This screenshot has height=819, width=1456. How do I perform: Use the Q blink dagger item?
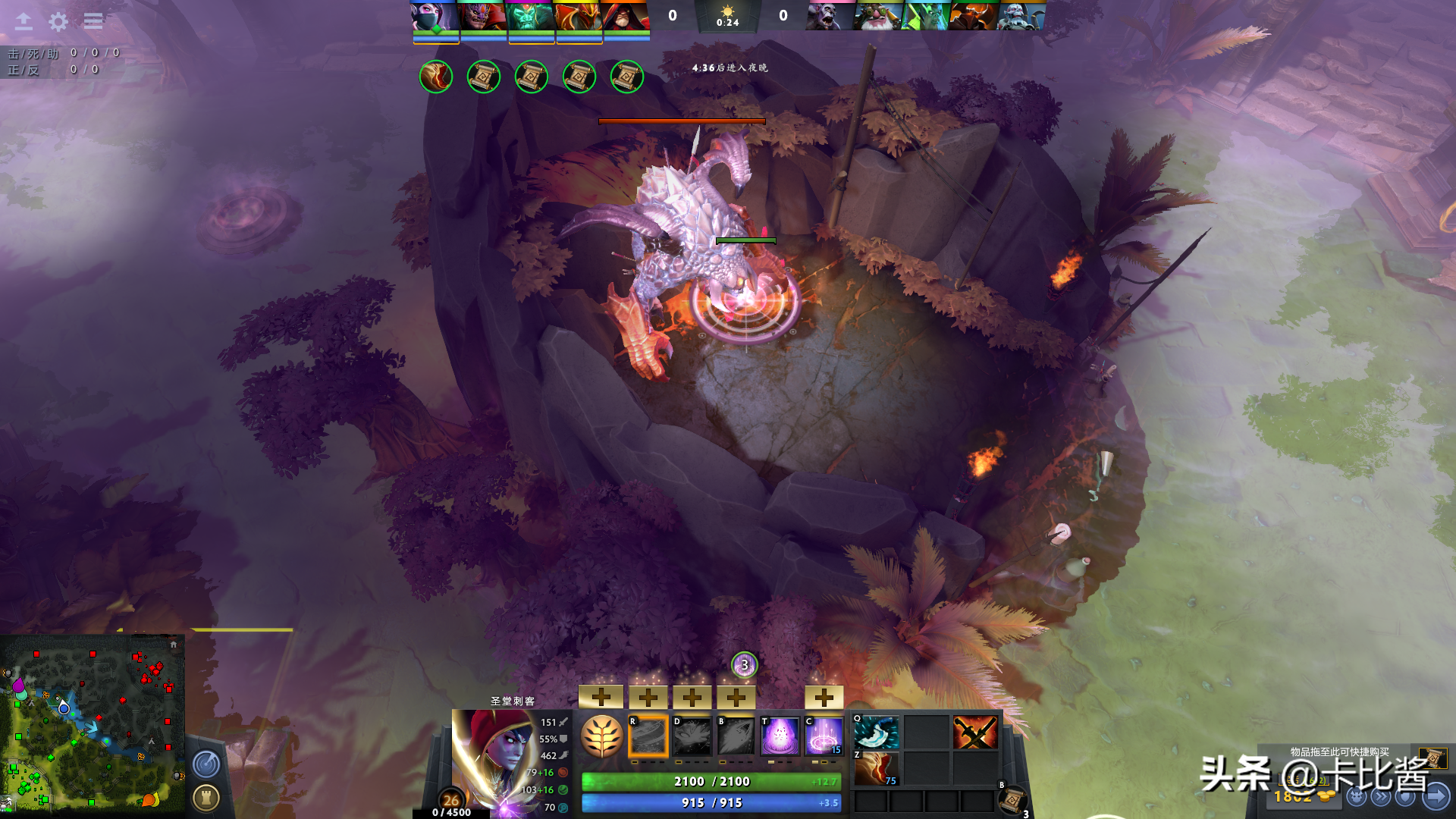(877, 733)
